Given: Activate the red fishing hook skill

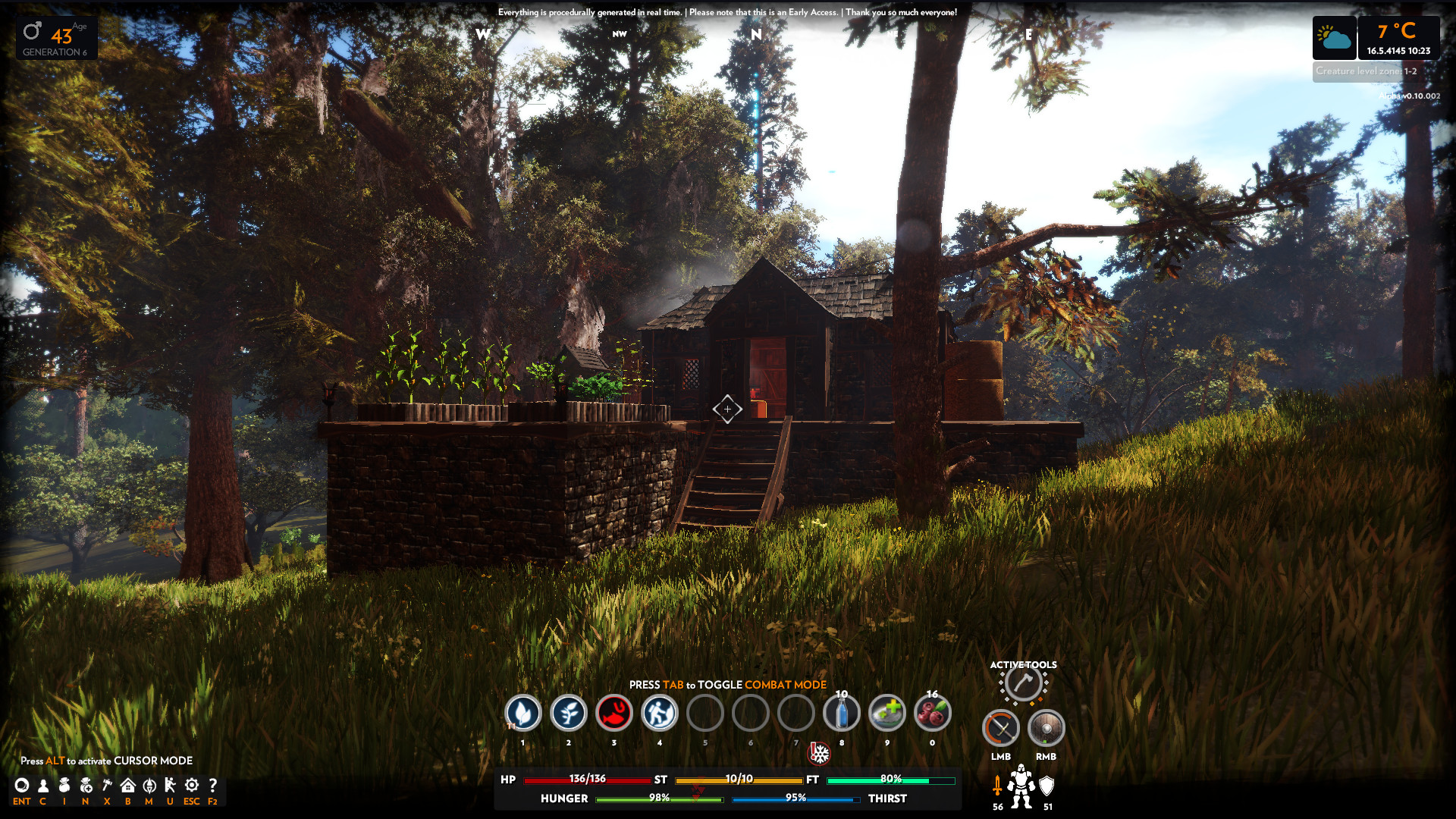Looking at the screenshot, I should tap(614, 713).
